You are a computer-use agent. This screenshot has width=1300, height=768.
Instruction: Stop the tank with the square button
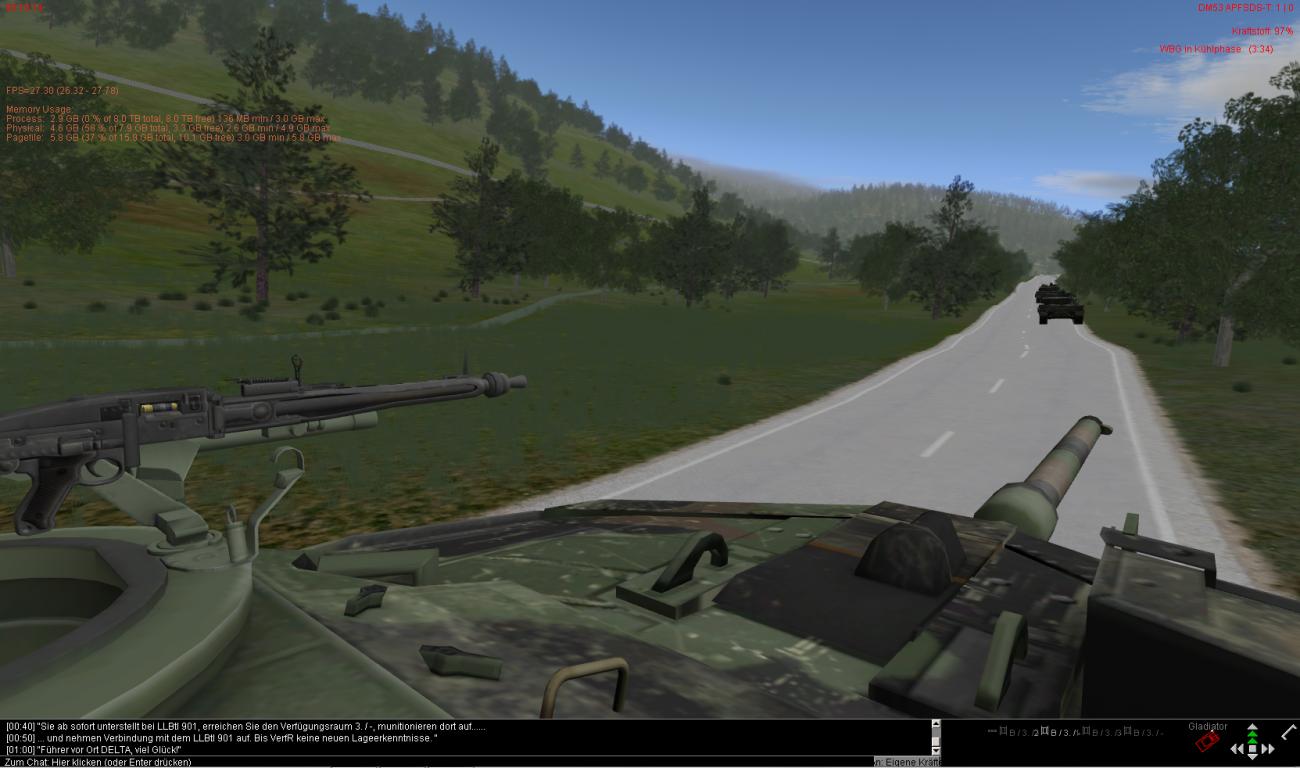(1252, 748)
